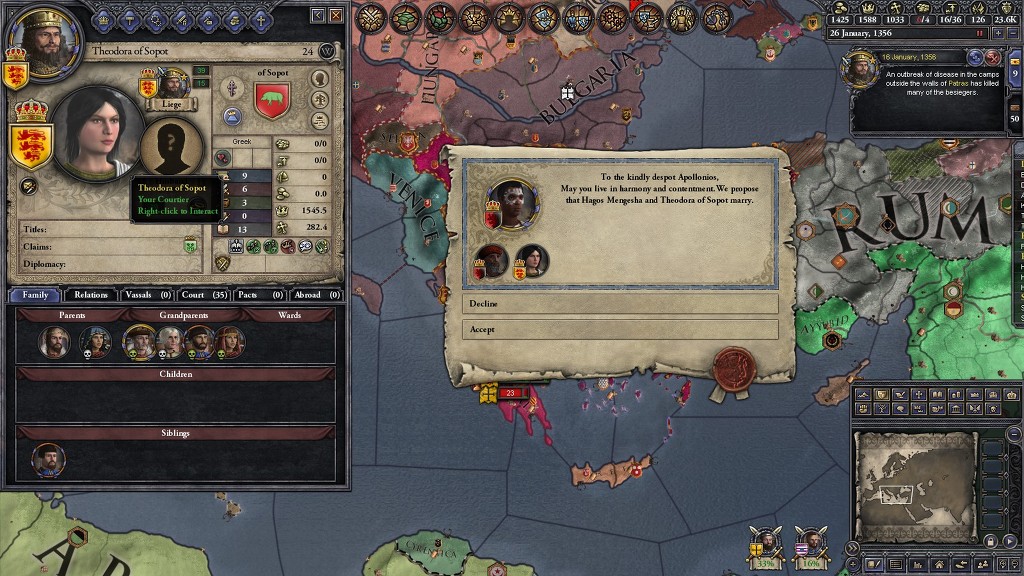Select the sibling portrait under Siblings
The image size is (1024, 576).
[x=48, y=460]
